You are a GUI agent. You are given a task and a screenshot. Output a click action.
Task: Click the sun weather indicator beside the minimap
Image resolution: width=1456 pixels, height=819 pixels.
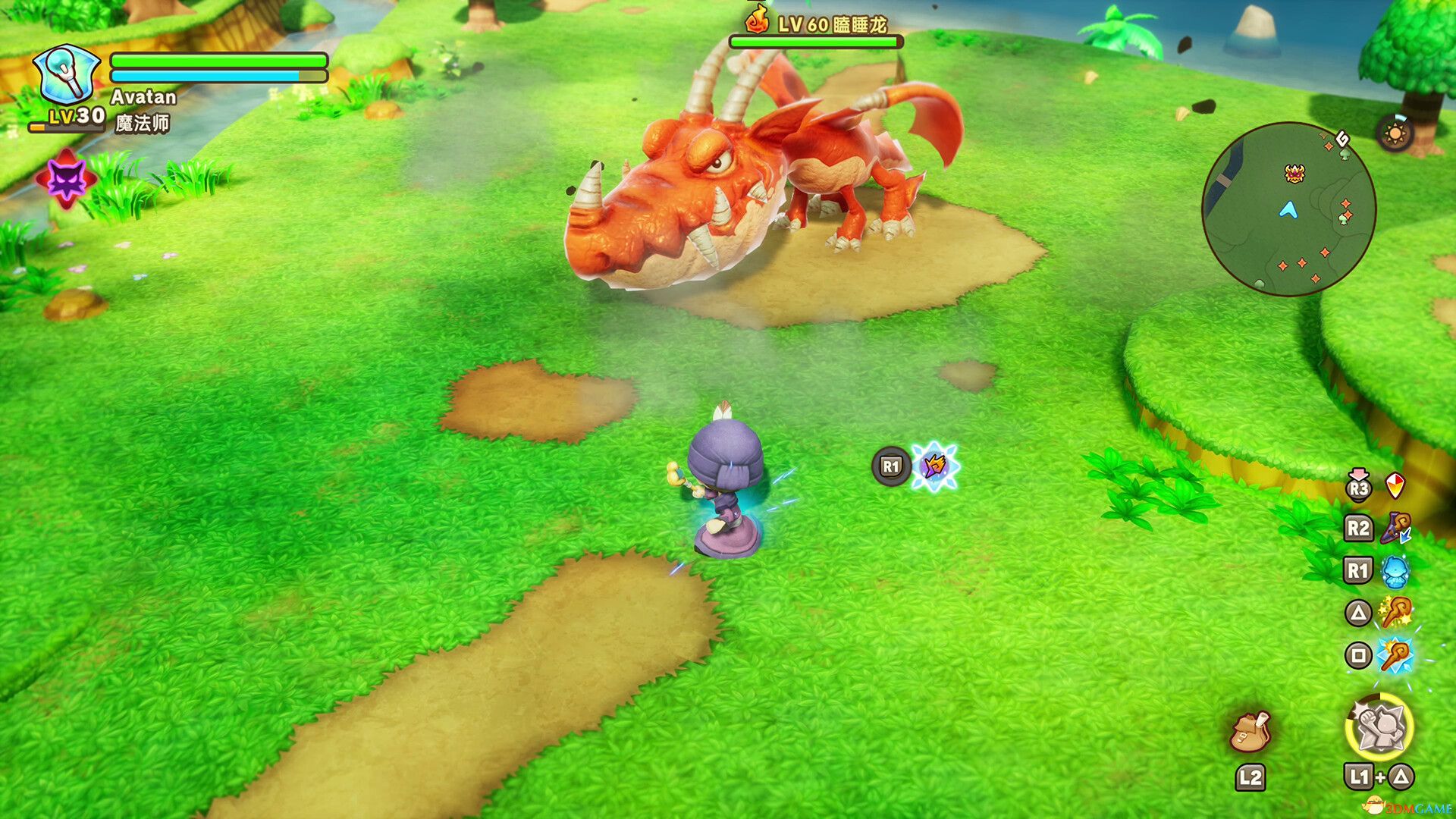click(1394, 133)
